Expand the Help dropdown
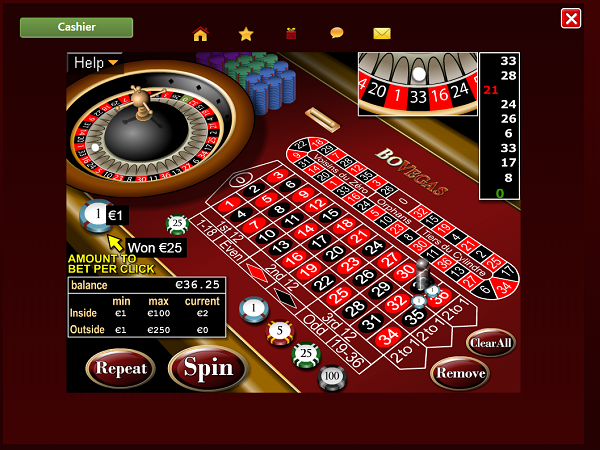Viewport: 600px width, 450px height. [x=95, y=63]
